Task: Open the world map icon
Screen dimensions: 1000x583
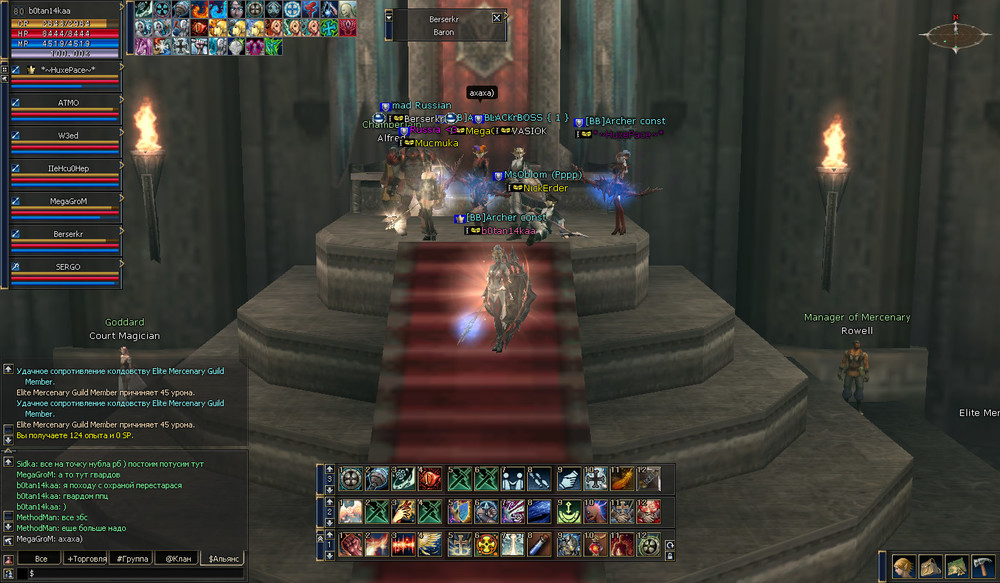Action: [956, 566]
